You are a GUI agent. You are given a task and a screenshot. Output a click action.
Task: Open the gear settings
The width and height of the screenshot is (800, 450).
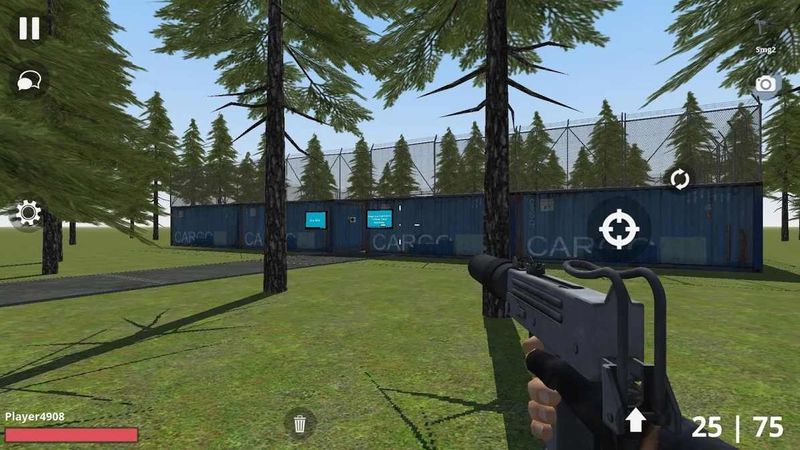pyautogui.click(x=27, y=212)
